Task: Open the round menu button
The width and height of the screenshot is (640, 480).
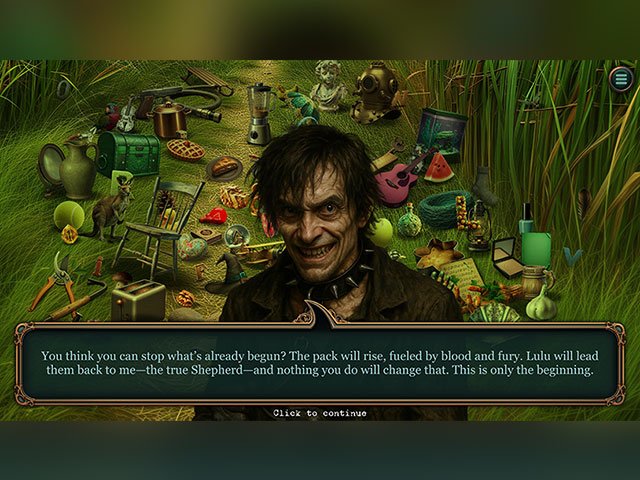Action: point(620,79)
